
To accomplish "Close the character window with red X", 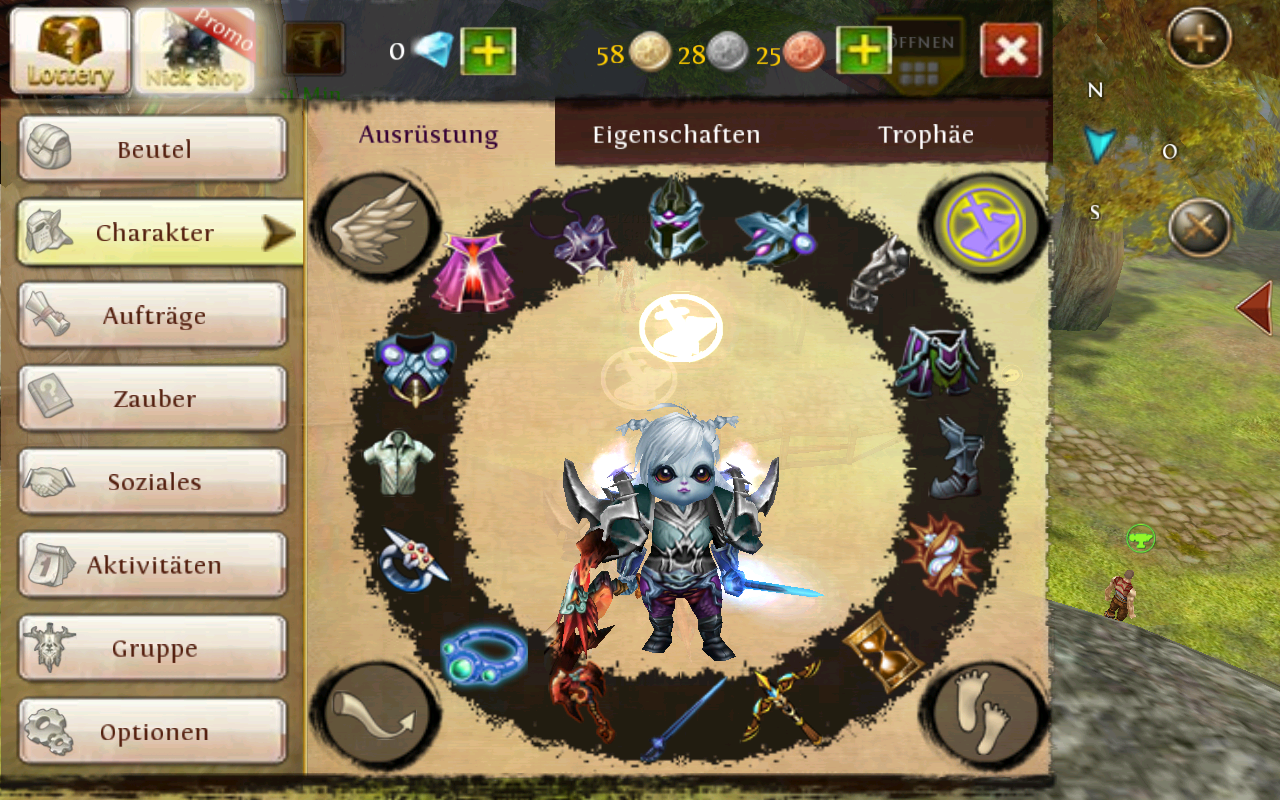I will pos(1010,51).
